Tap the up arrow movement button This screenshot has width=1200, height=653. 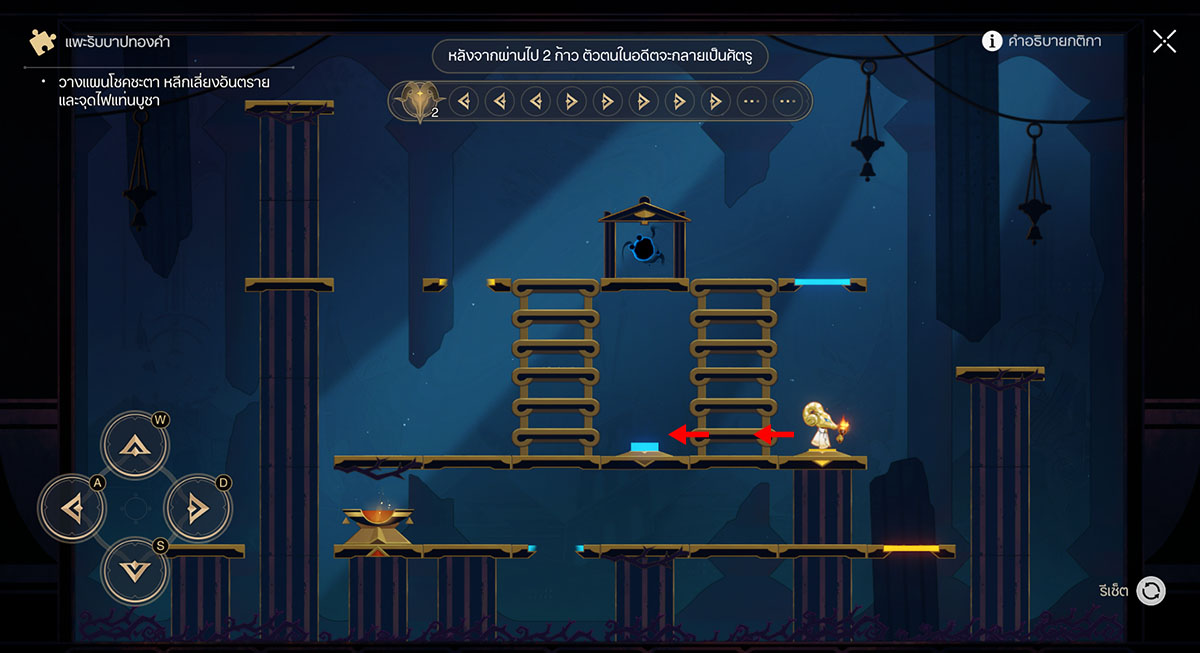pos(133,446)
